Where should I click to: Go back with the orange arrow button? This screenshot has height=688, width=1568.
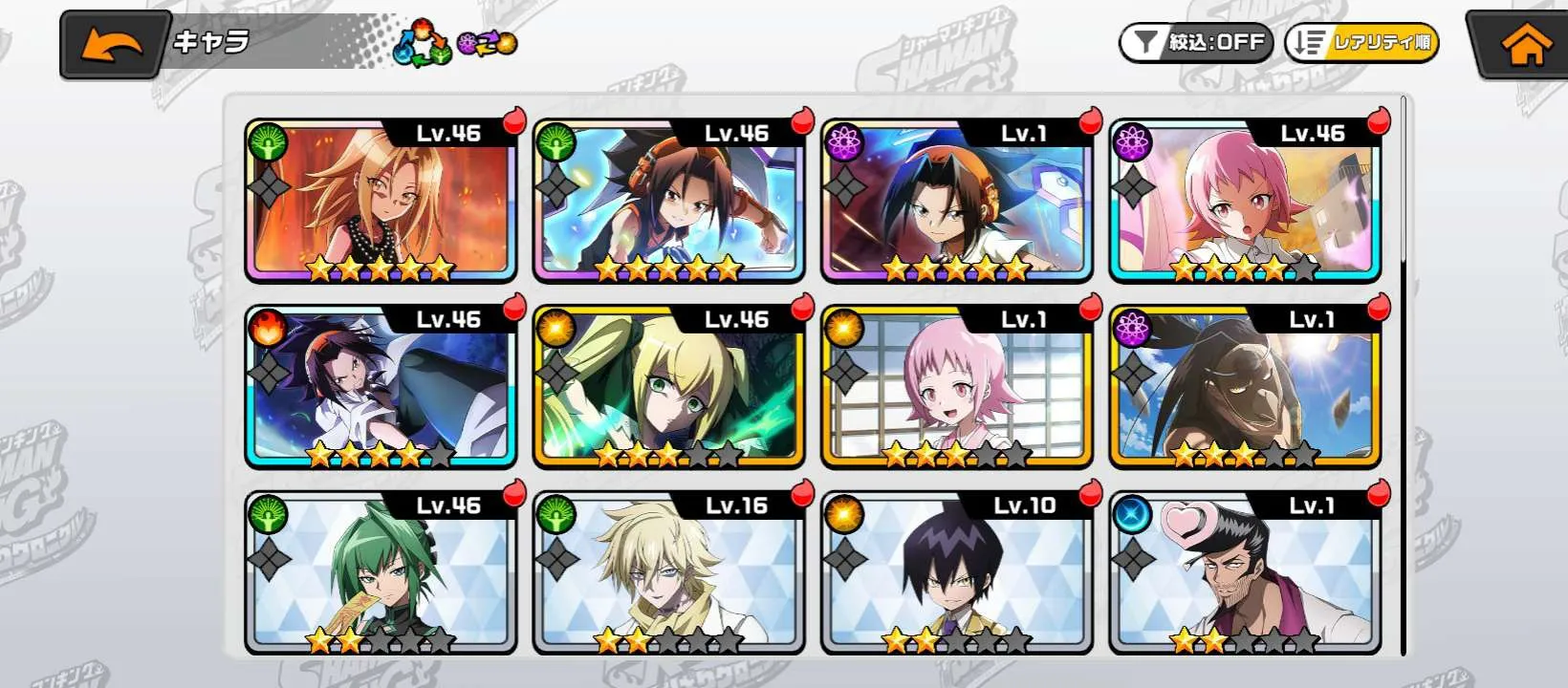point(114,45)
